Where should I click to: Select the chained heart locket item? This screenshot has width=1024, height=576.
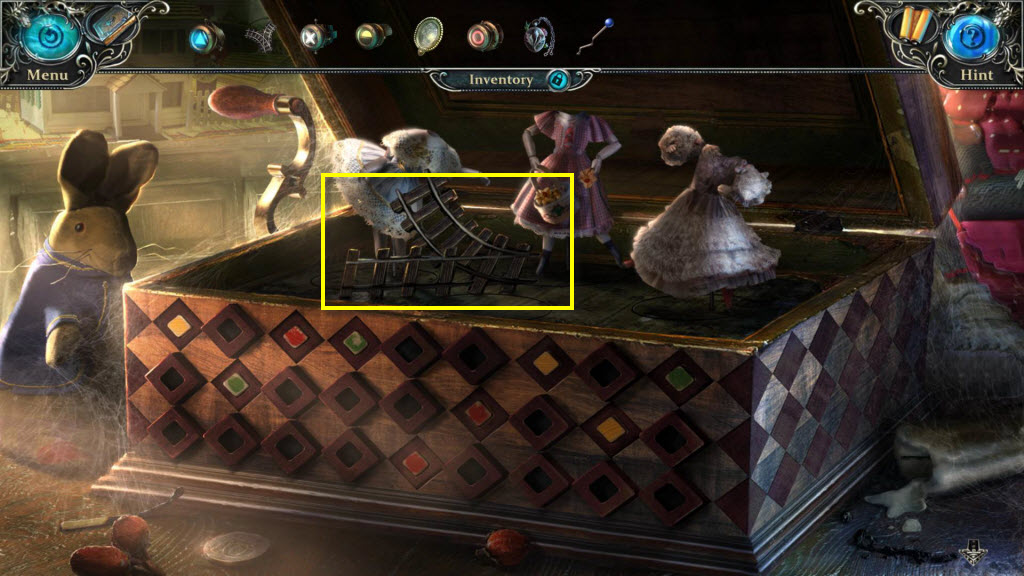(538, 36)
